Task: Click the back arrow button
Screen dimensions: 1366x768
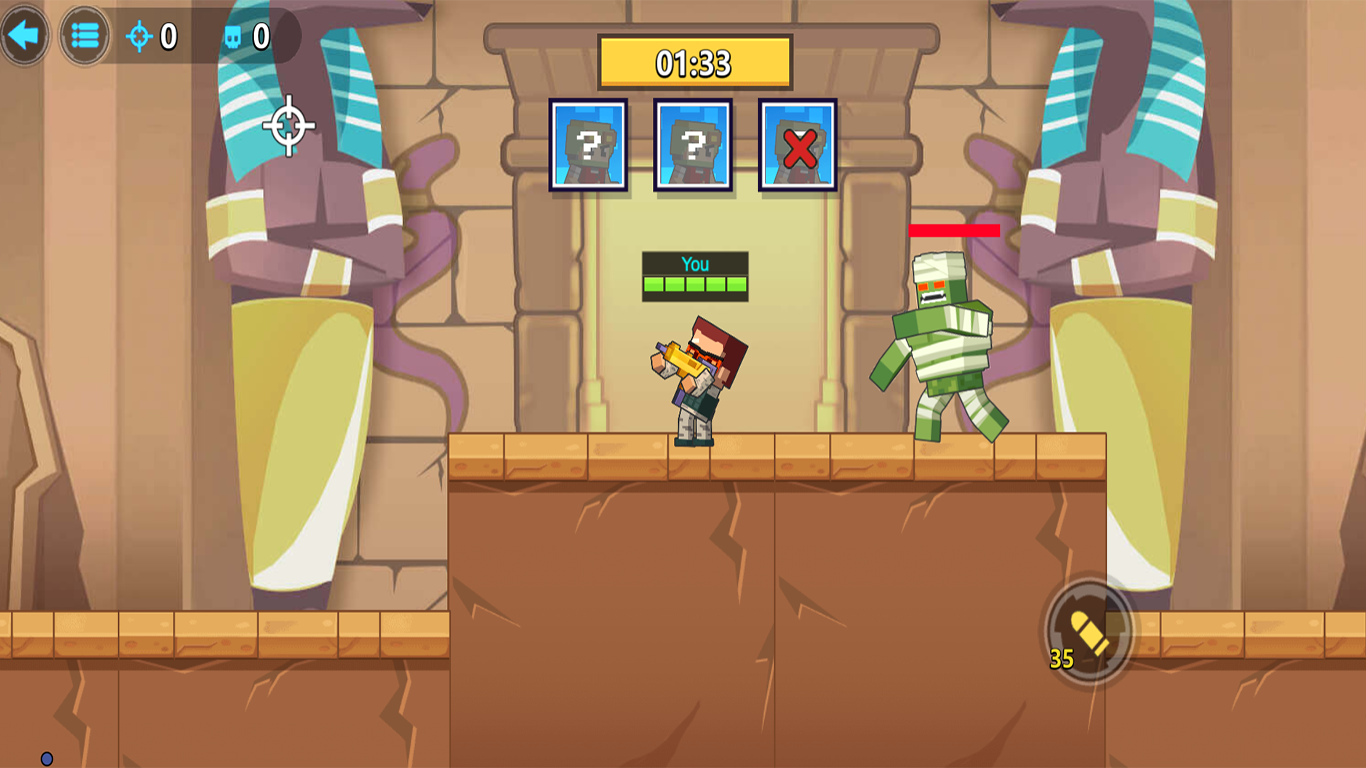Action: (x=24, y=35)
